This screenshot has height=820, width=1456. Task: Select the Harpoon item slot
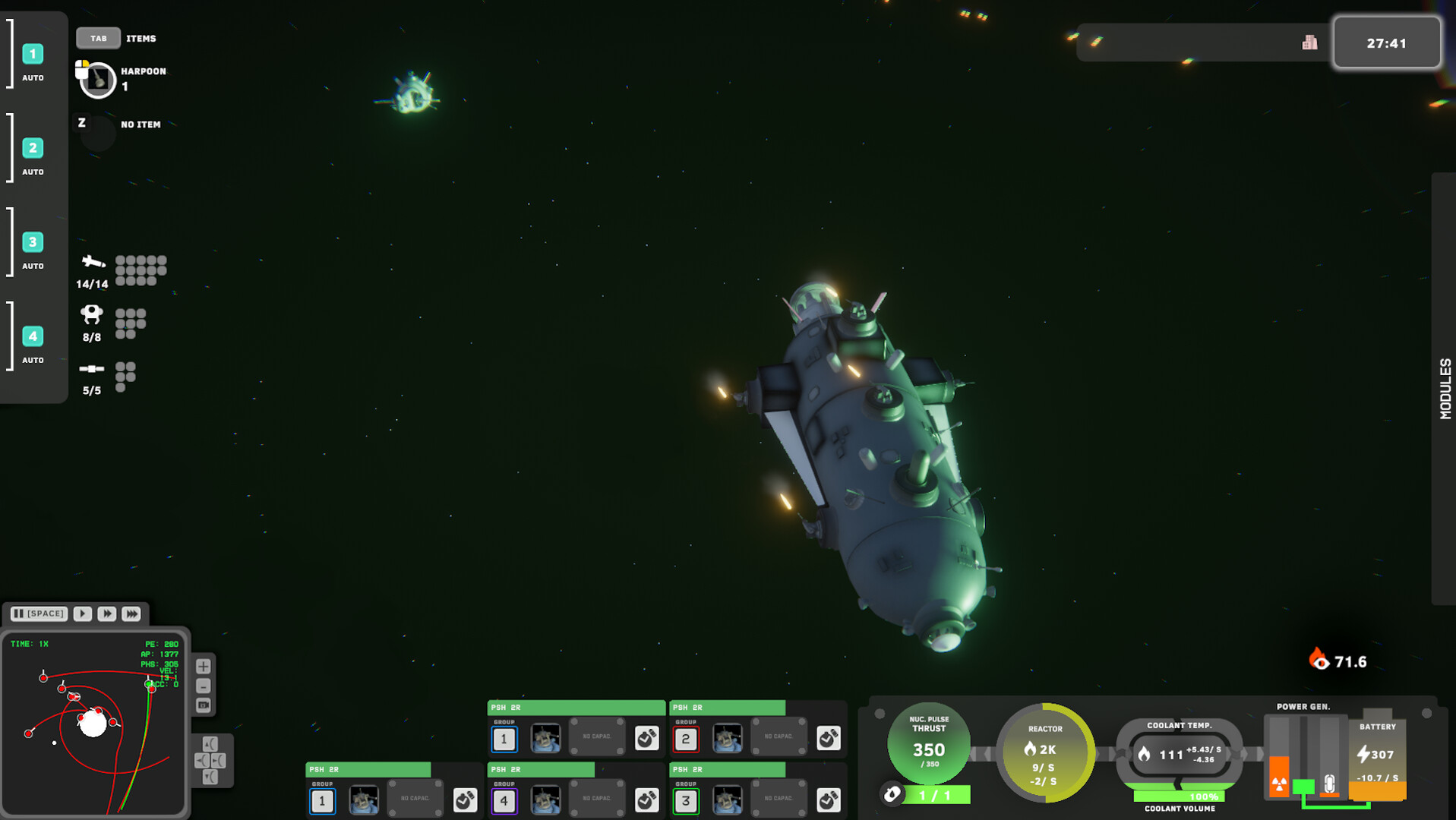[98, 79]
